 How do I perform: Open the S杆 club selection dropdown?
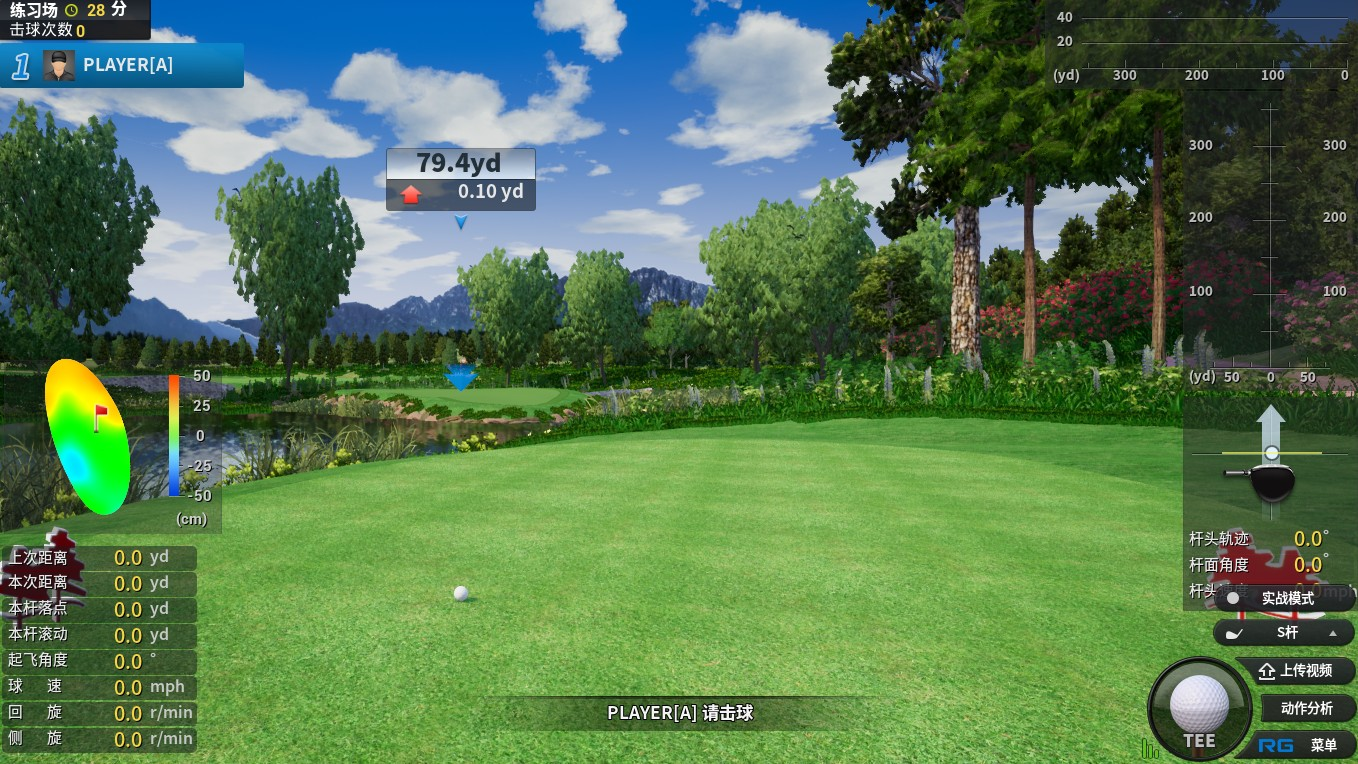coord(1285,632)
